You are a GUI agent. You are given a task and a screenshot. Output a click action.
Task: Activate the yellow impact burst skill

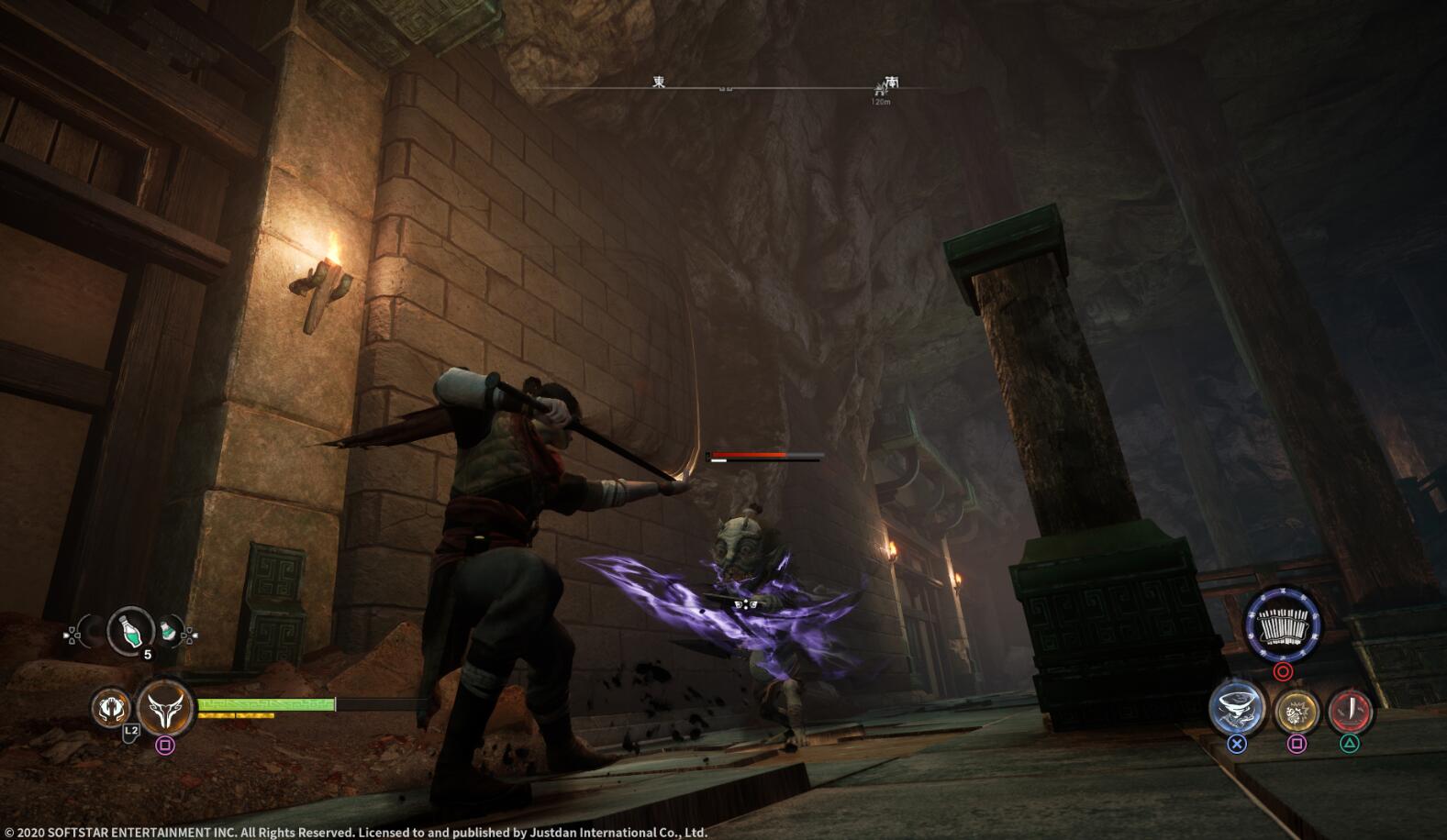(x=1296, y=710)
